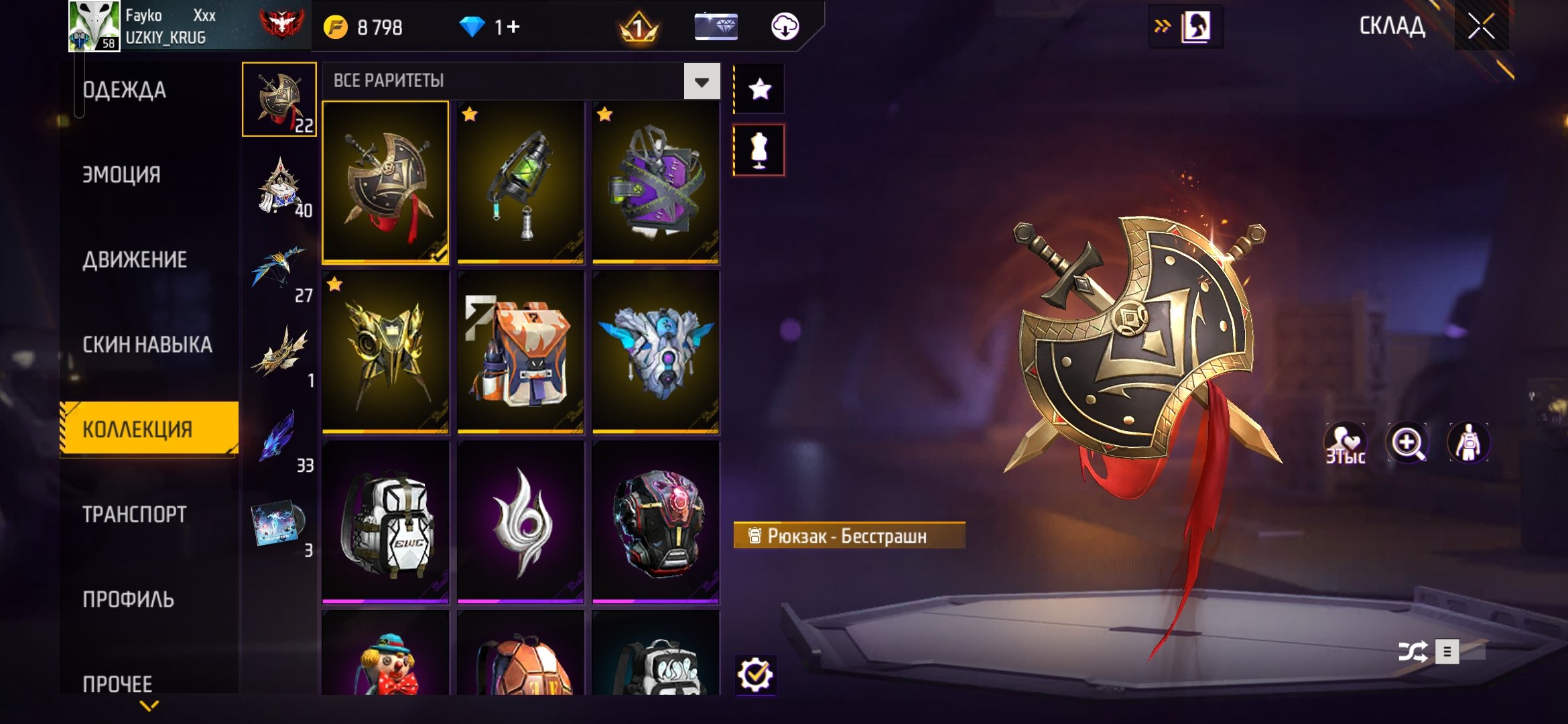This screenshot has width=1568, height=724.
Task: Switch to the ПРОФИЛЬ tab
Action: coord(128,599)
